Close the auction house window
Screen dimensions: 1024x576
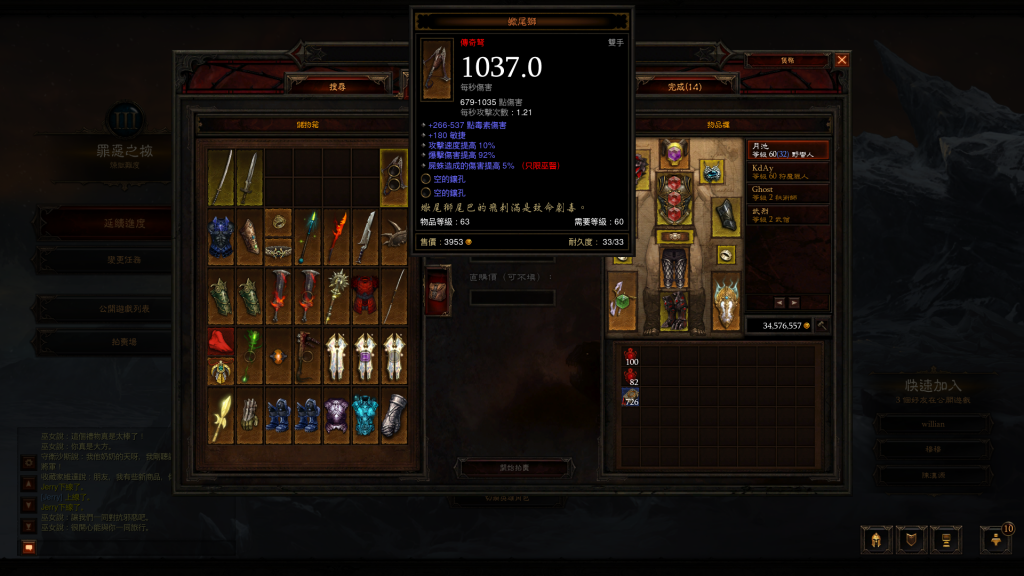[841, 60]
